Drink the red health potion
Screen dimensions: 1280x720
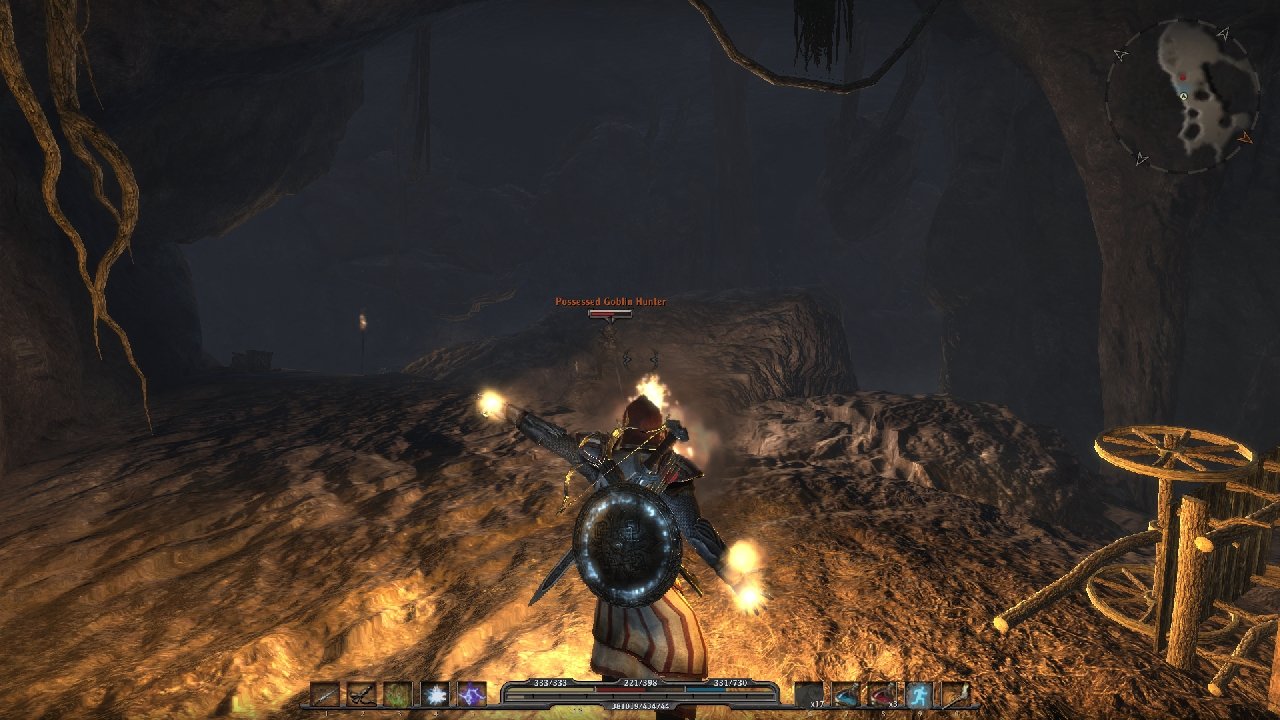pyautogui.click(x=882, y=694)
